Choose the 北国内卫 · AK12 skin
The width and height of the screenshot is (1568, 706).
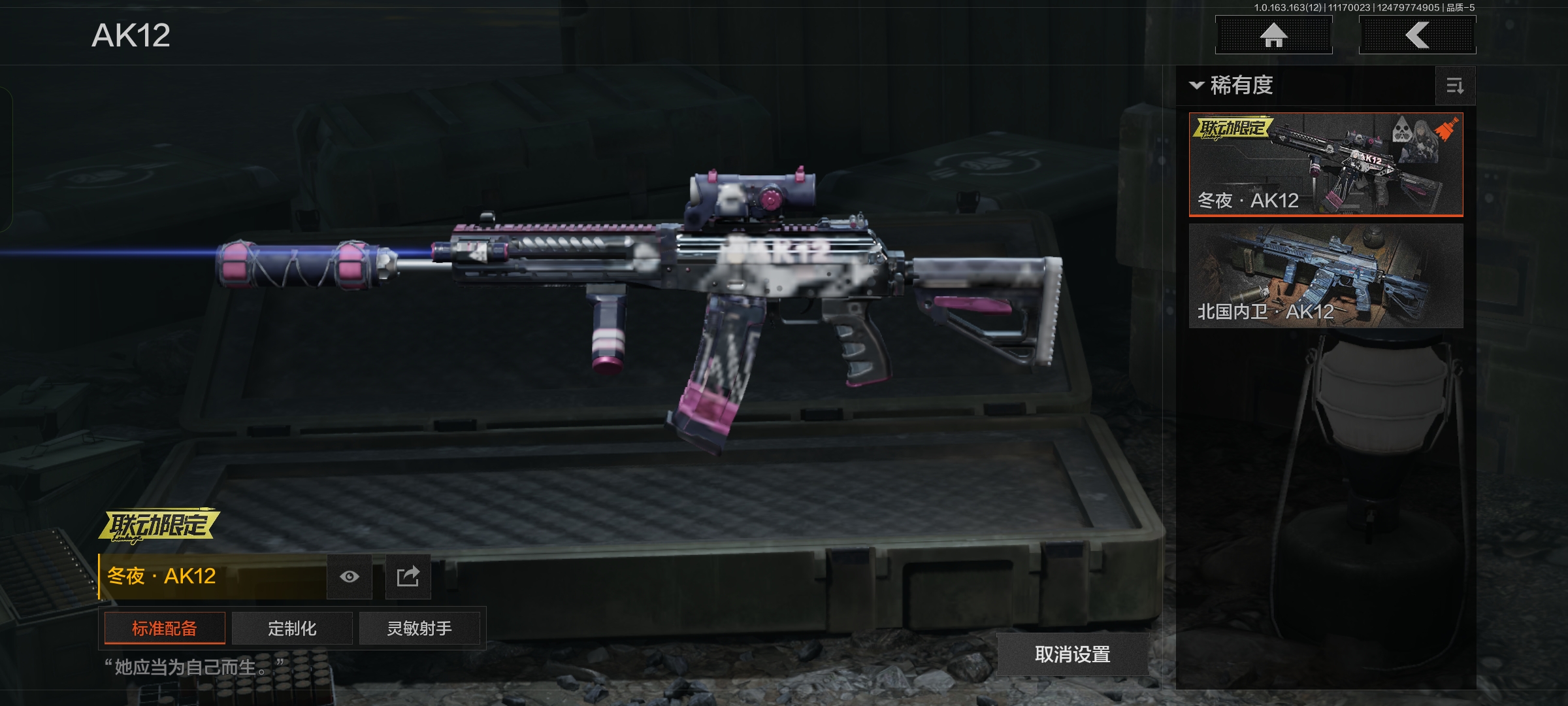coord(1325,276)
